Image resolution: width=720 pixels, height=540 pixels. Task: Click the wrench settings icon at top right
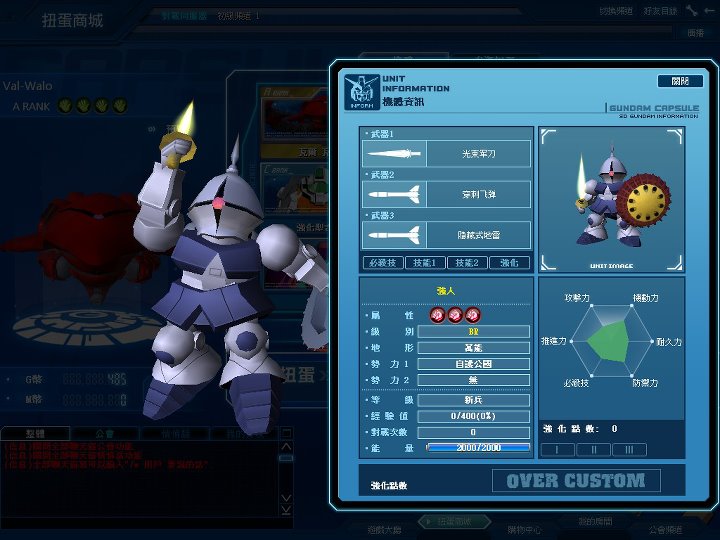(x=694, y=11)
